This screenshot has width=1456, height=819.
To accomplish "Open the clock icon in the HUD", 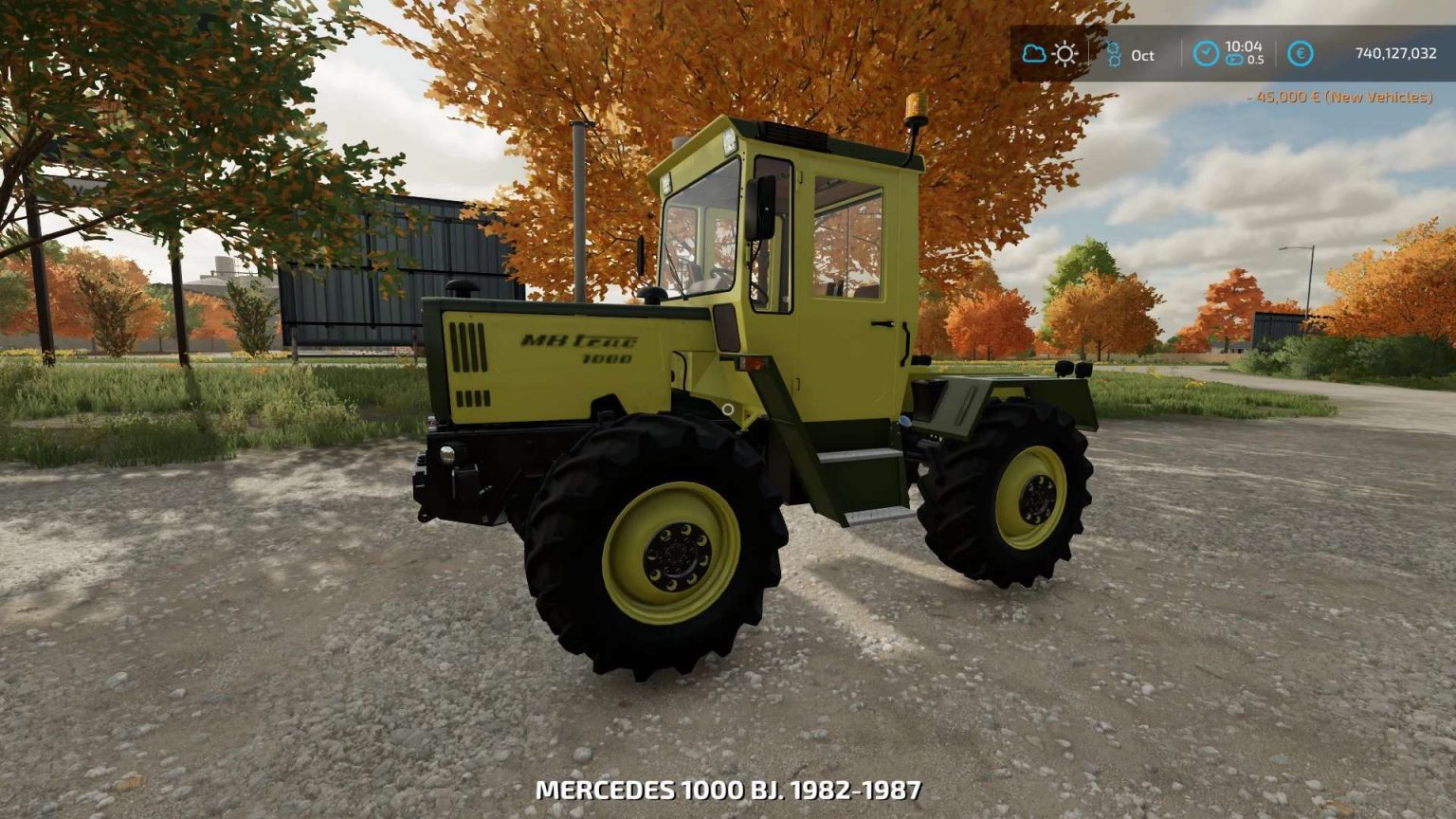I will 1206,54.
